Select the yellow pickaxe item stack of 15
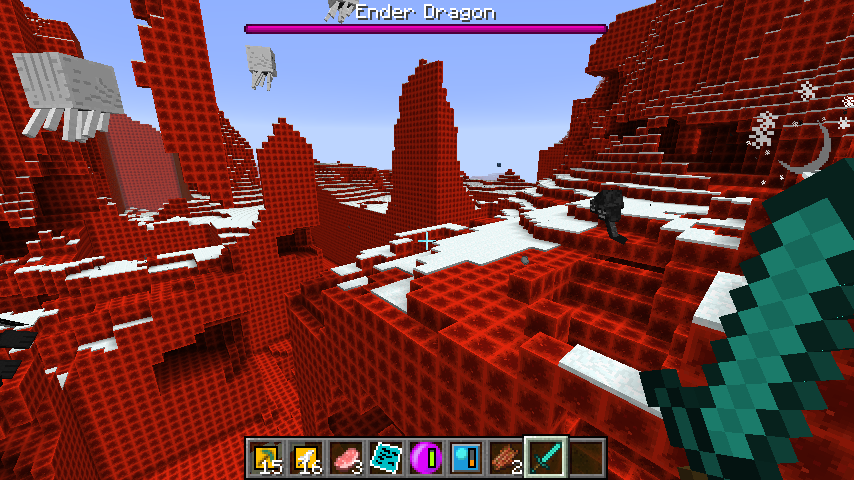This screenshot has width=854, height=480. [267, 458]
